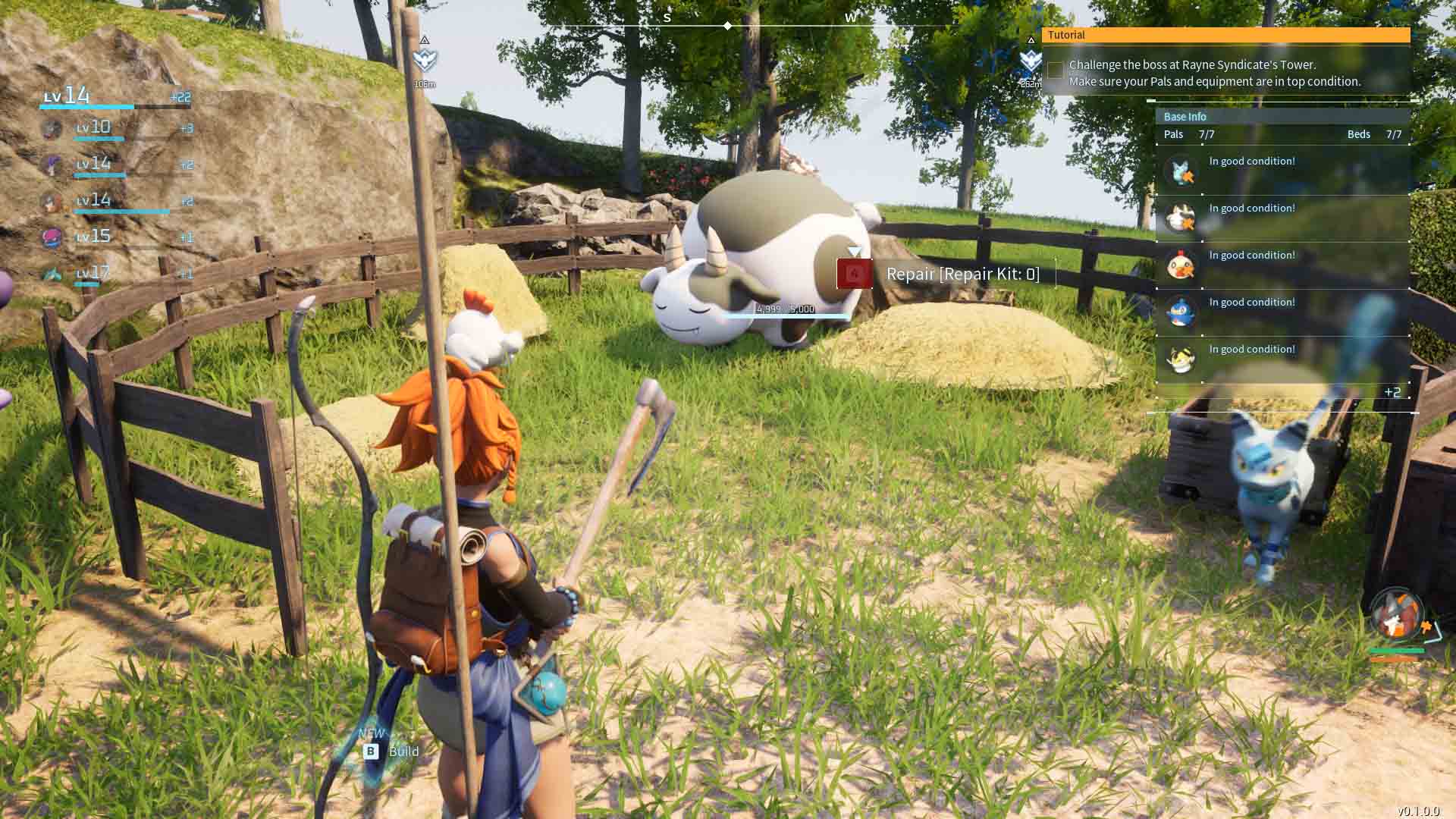Select the Lv 10 party Pal icon
1456x819 pixels.
click(x=52, y=128)
